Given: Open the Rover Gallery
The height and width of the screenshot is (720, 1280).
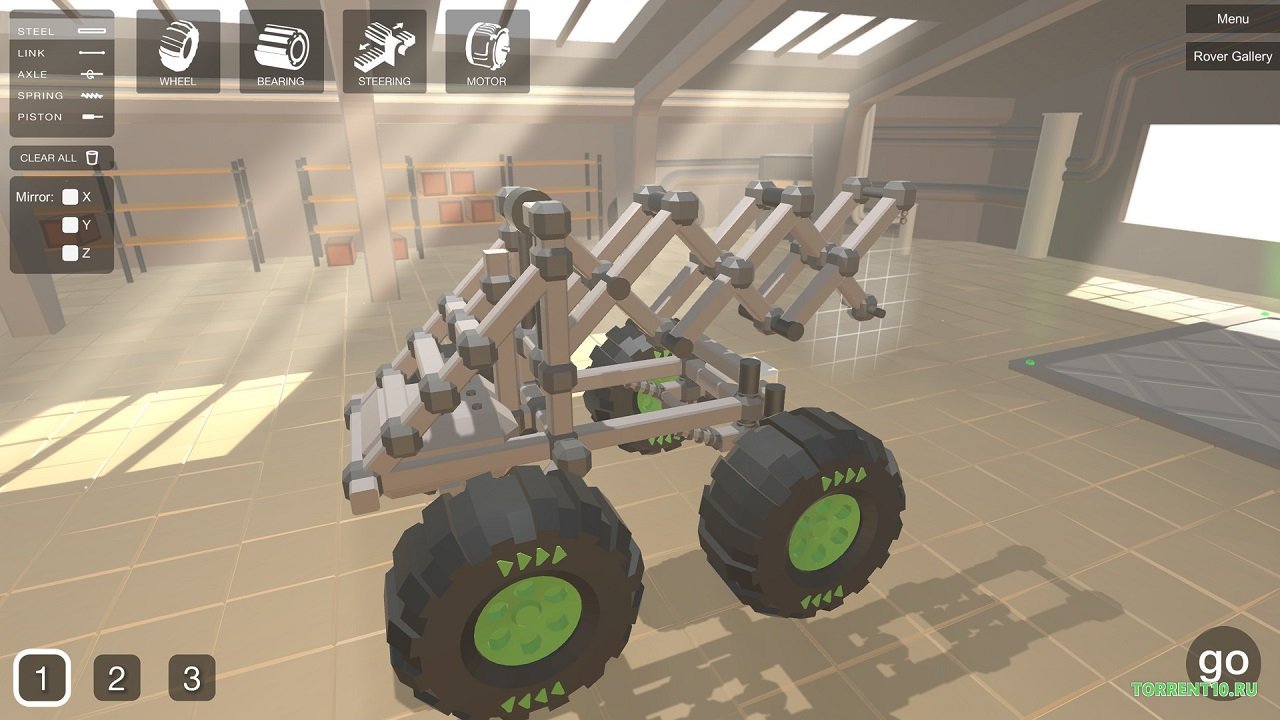Looking at the screenshot, I should 1231,56.
